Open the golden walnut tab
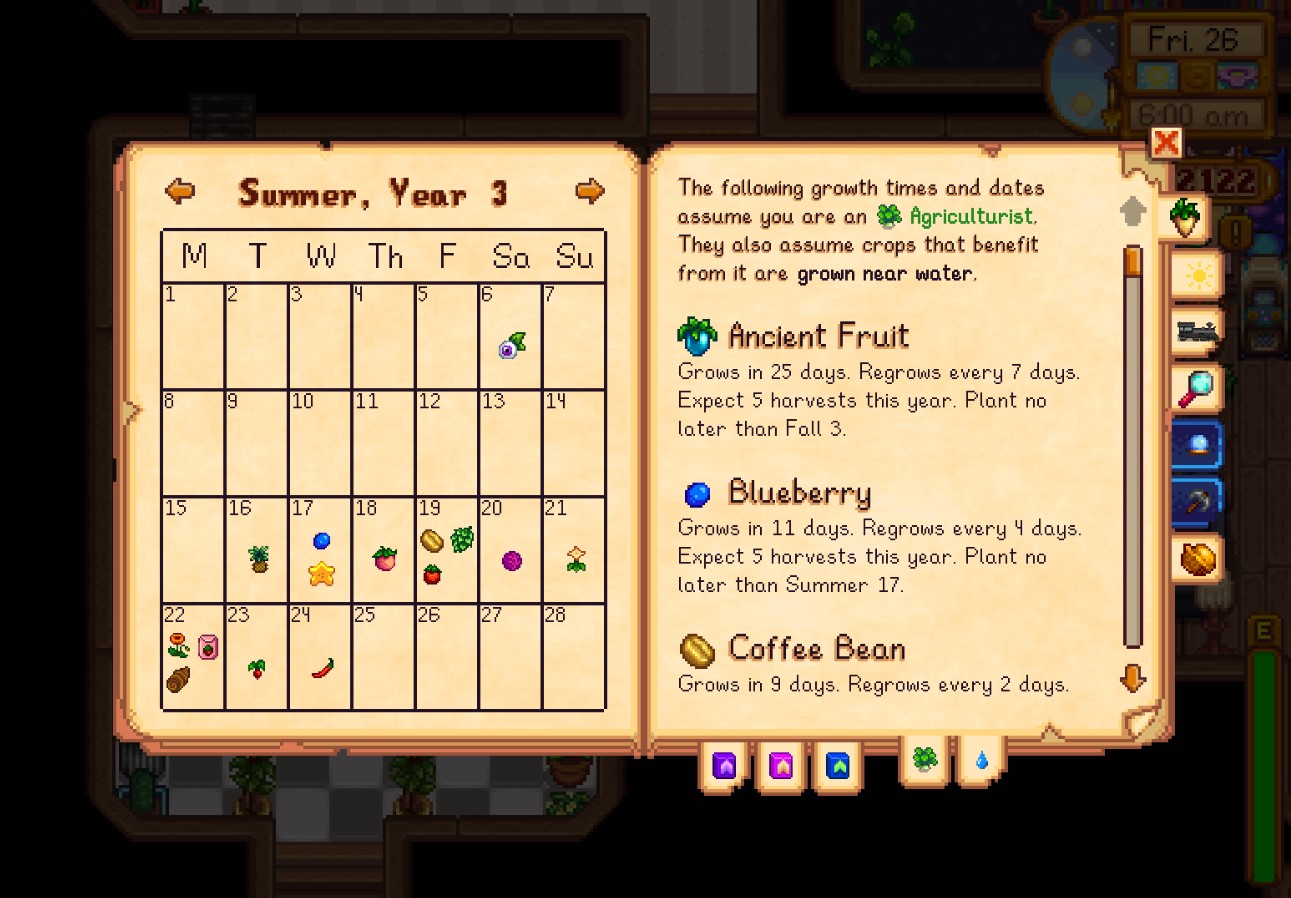Image resolution: width=1291 pixels, height=898 pixels. (x=1197, y=560)
